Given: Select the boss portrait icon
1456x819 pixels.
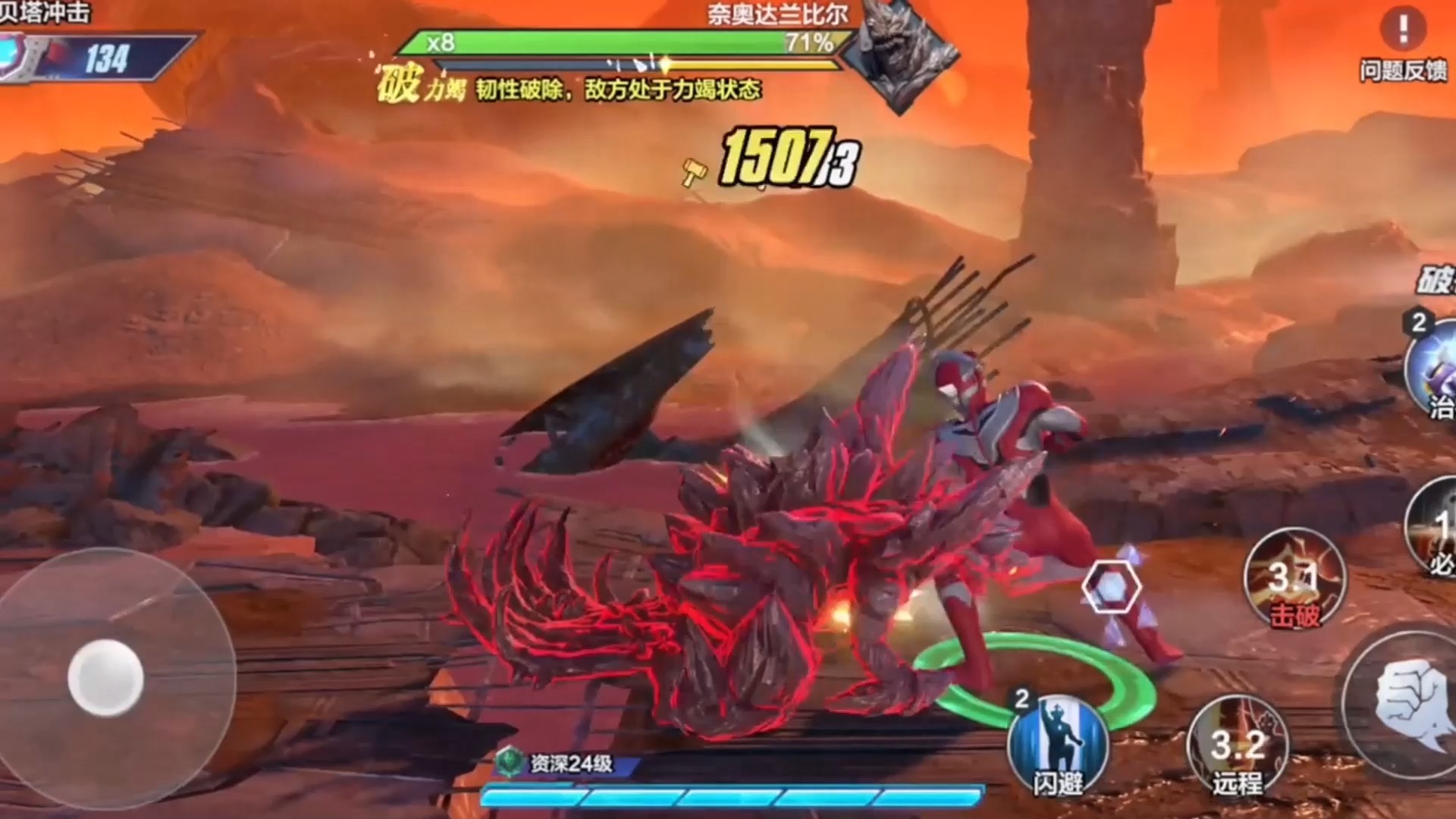Looking at the screenshot, I should 899,53.
